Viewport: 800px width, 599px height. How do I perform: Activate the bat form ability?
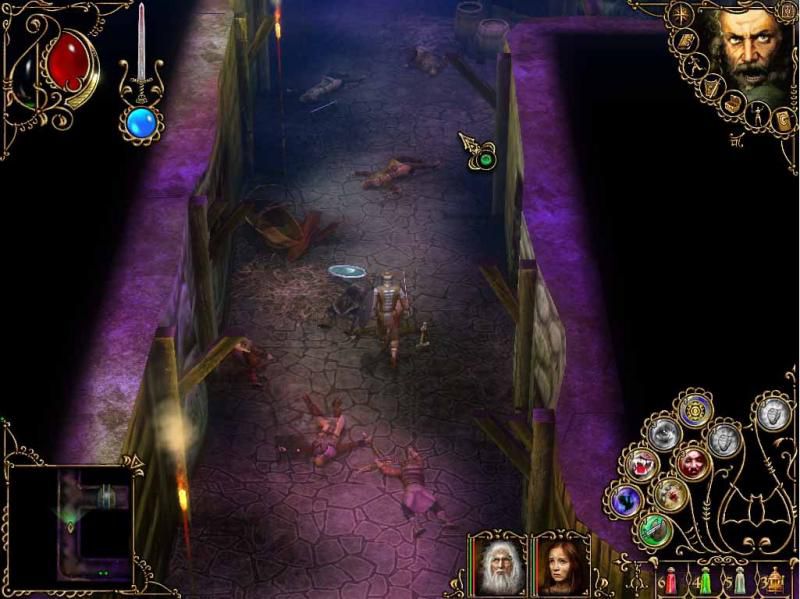click(x=627, y=499)
